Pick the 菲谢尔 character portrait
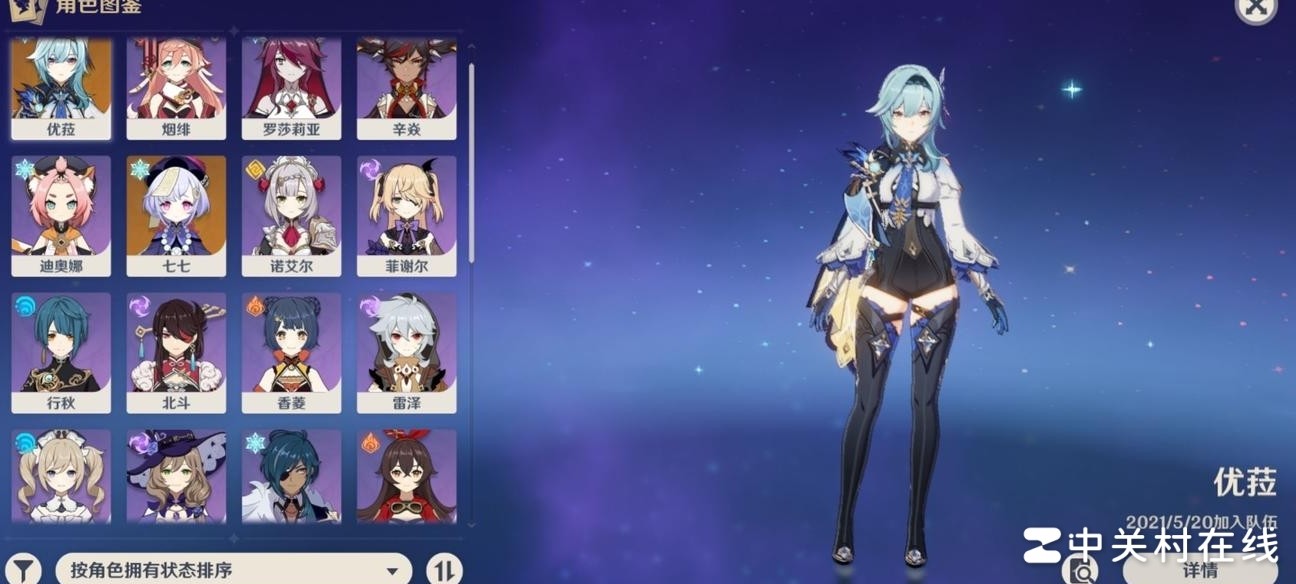Viewport: 1296px width, 584px height. point(406,215)
